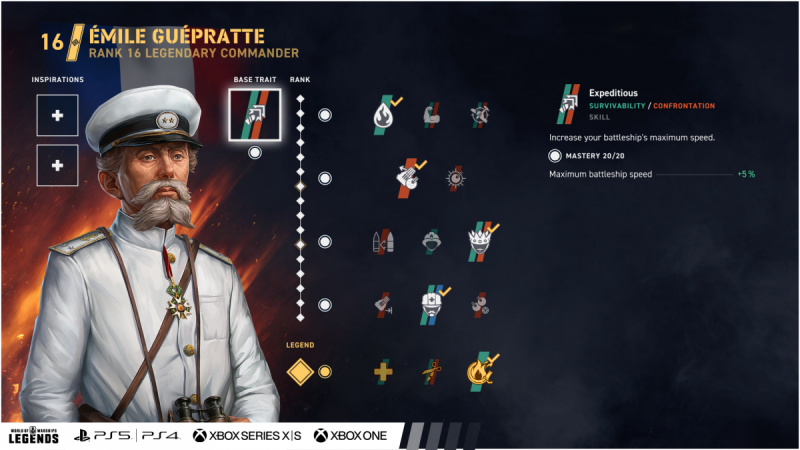
Task: Select the Expeditious base trait icon
Action: click(254, 115)
